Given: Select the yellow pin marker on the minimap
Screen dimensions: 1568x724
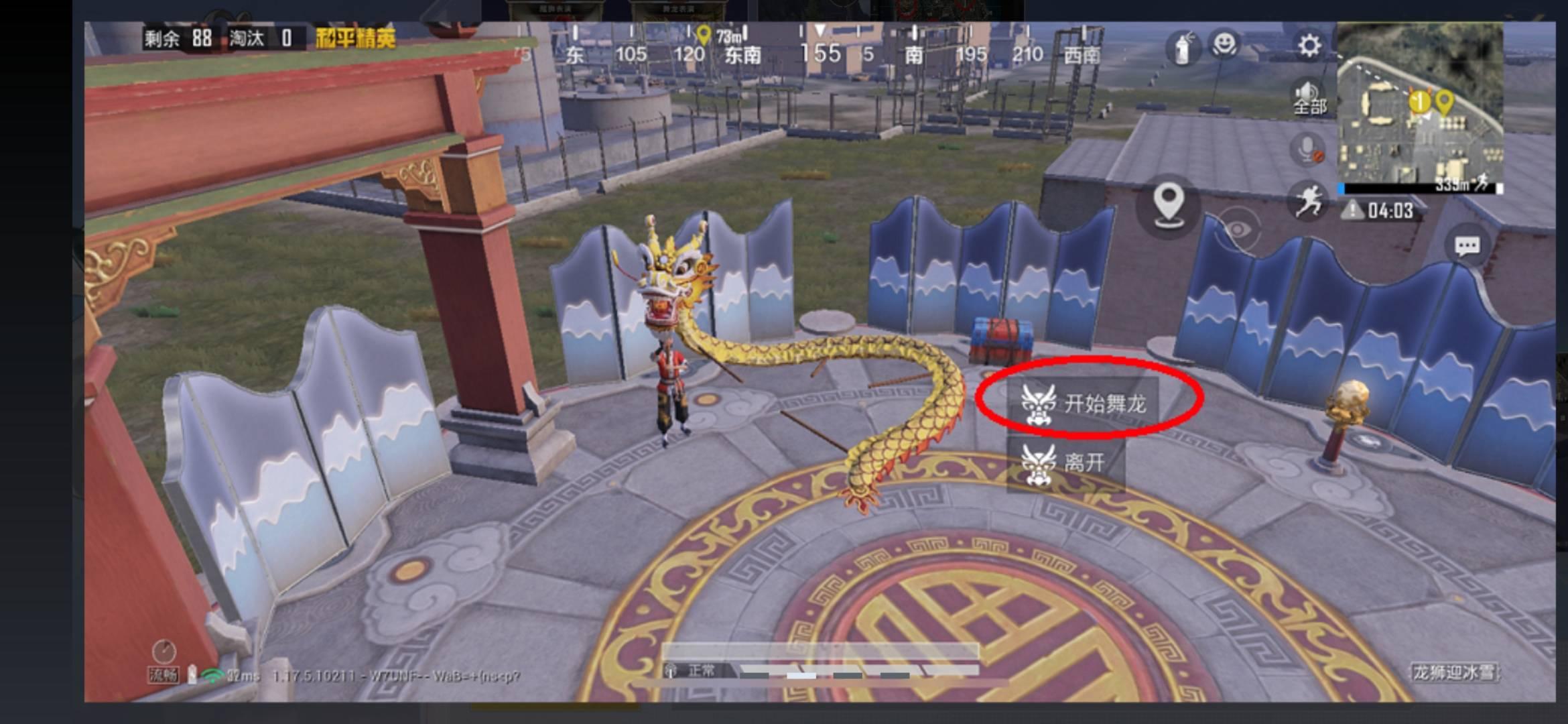Looking at the screenshot, I should click(1444, 102).
